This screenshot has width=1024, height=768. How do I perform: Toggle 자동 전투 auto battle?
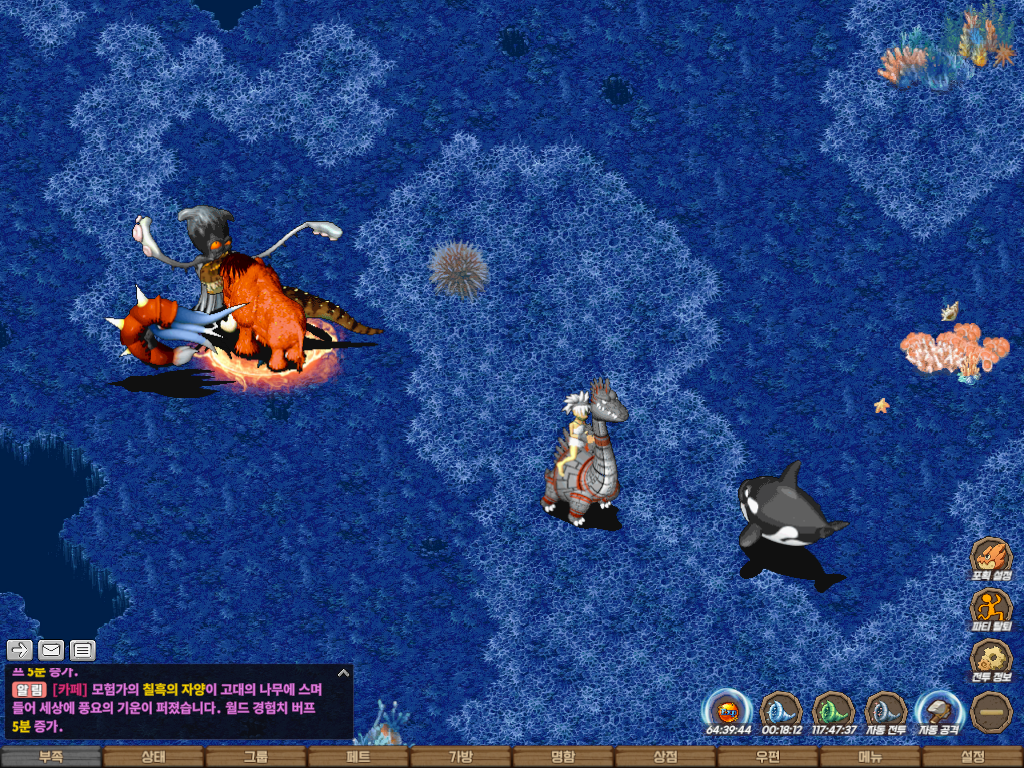coord(886,709)
